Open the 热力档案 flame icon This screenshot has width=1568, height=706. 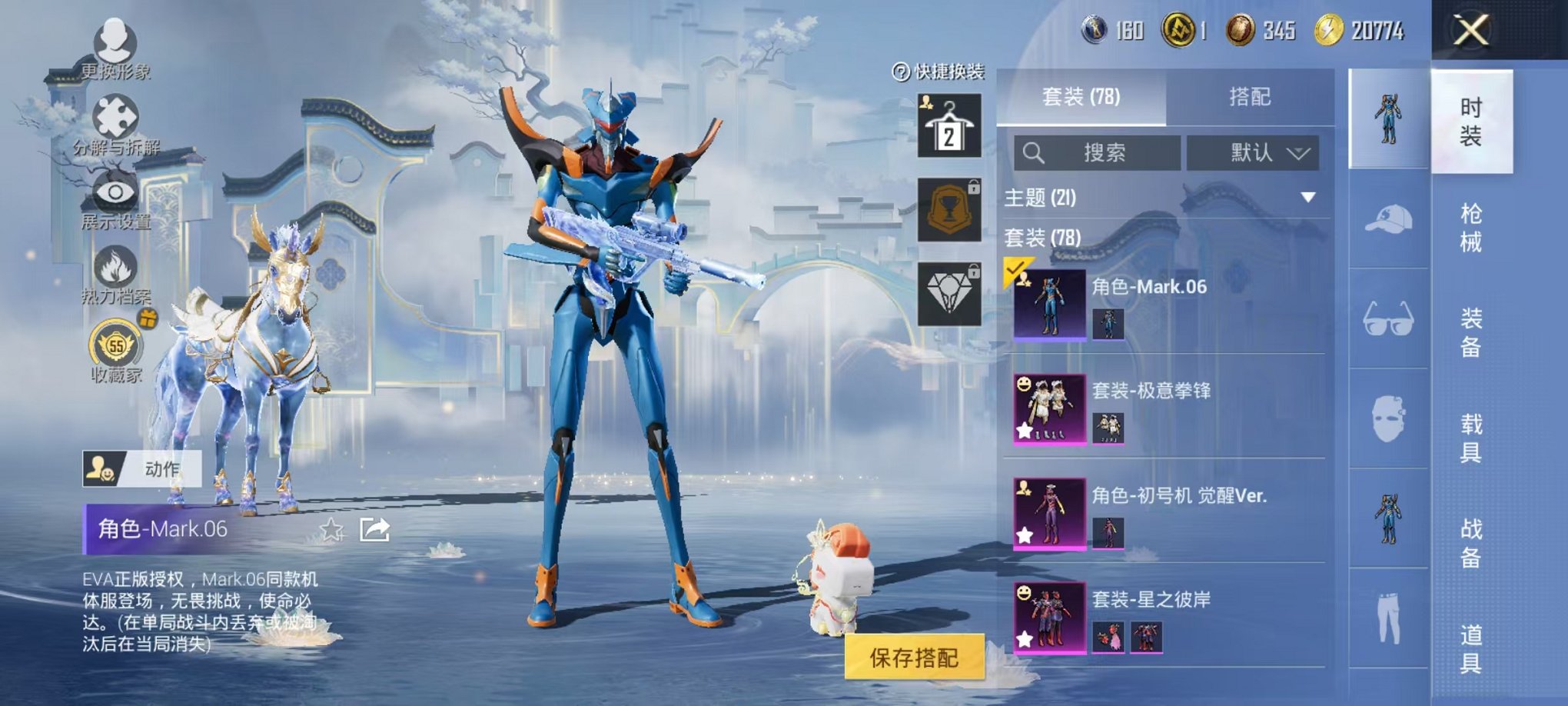tap(115, 272)
